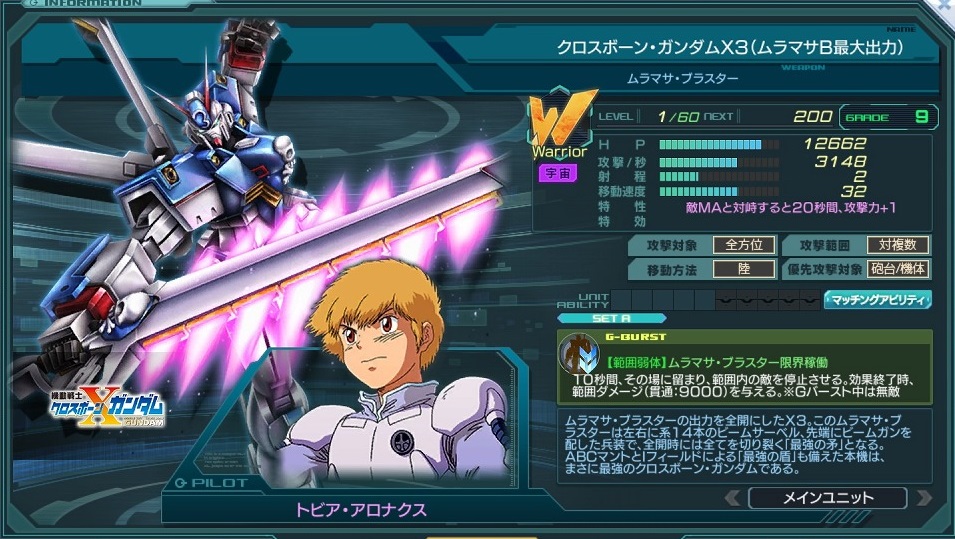Close the unit information window
Screen dimensions: 955x539
point(946,5)
